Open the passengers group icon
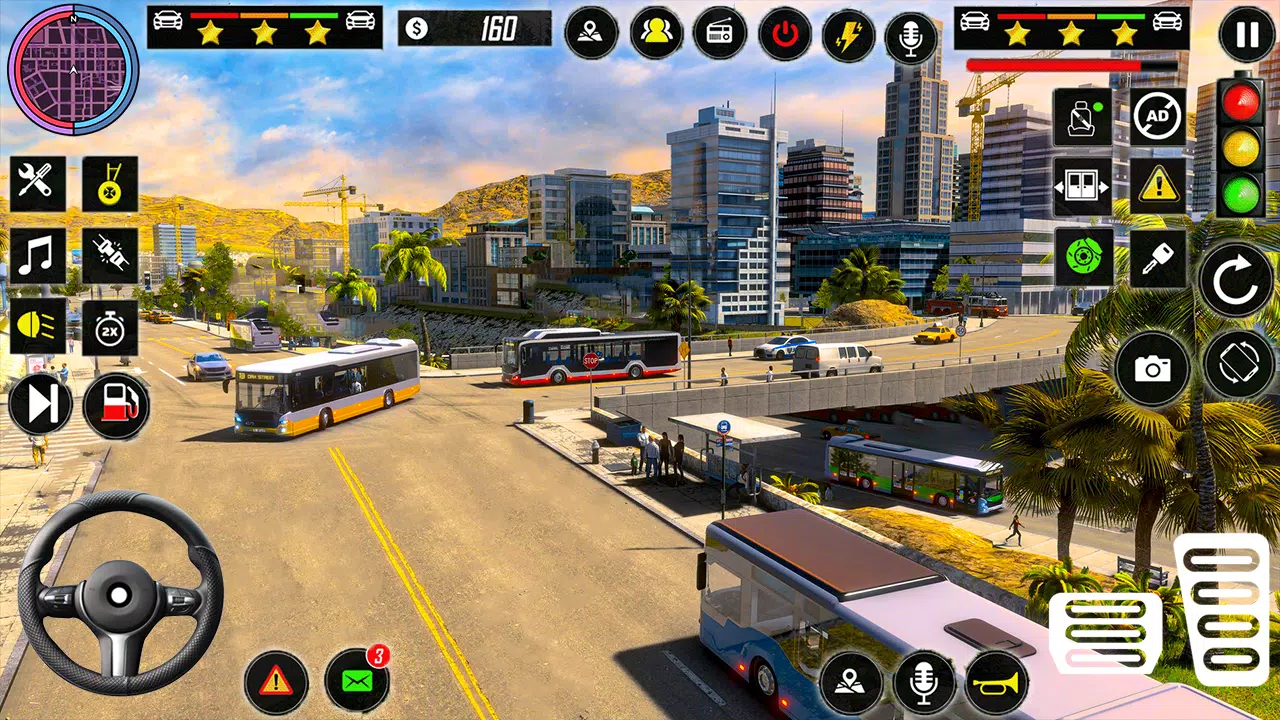The width and height of the screenshot is (1280, 720). (656, 33)
